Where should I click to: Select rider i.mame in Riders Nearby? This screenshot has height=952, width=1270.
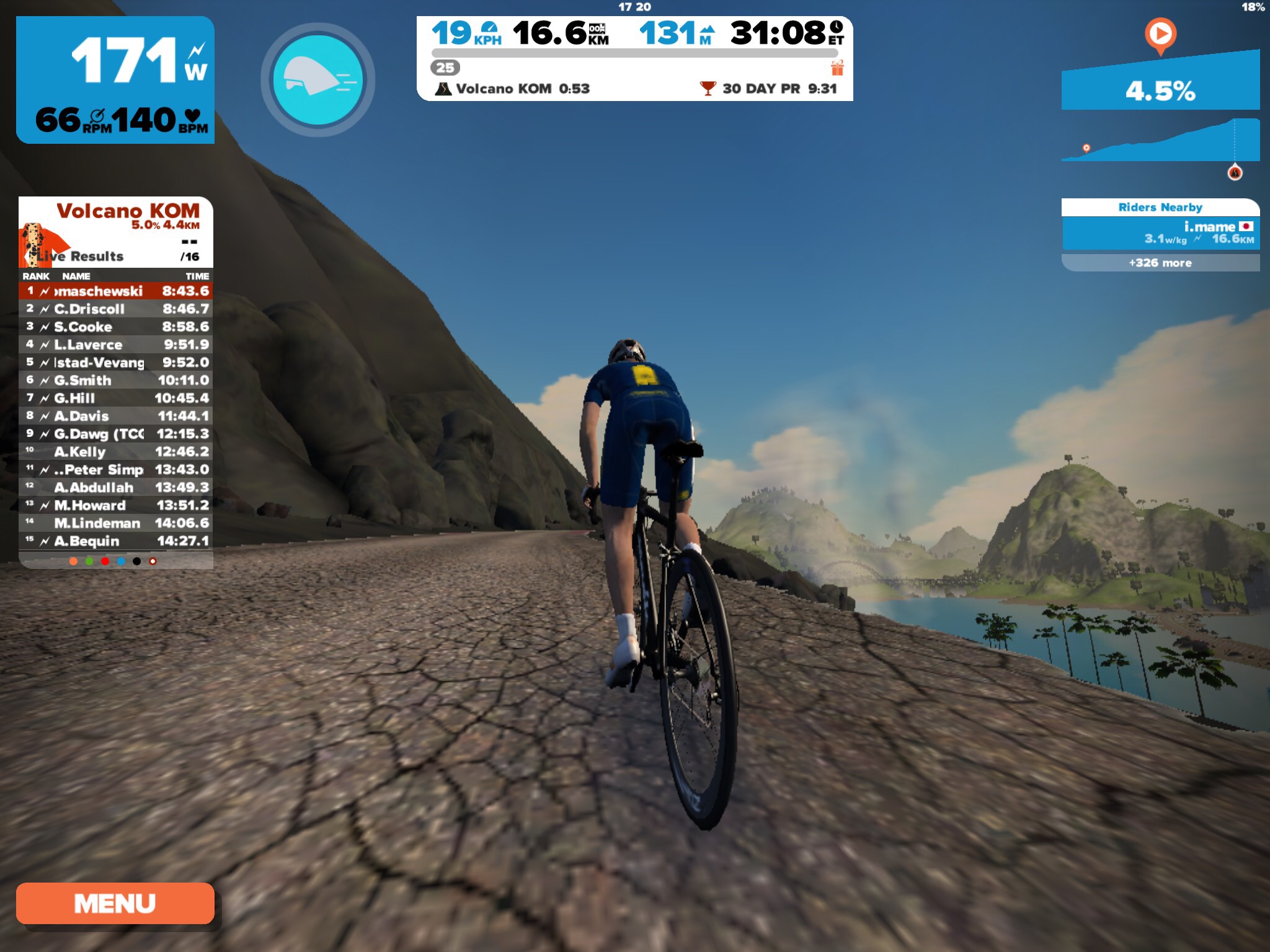click(x=1160, y=233)
